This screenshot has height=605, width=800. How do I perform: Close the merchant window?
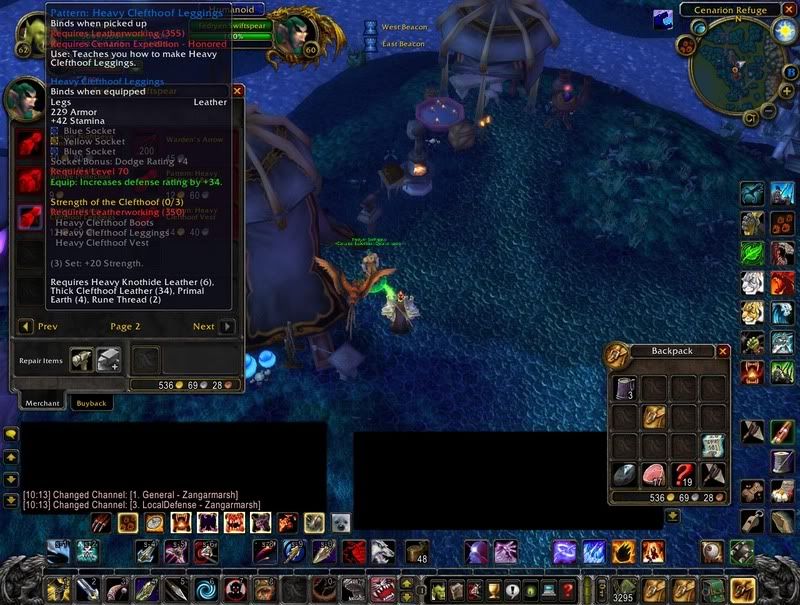click(238, 90)
